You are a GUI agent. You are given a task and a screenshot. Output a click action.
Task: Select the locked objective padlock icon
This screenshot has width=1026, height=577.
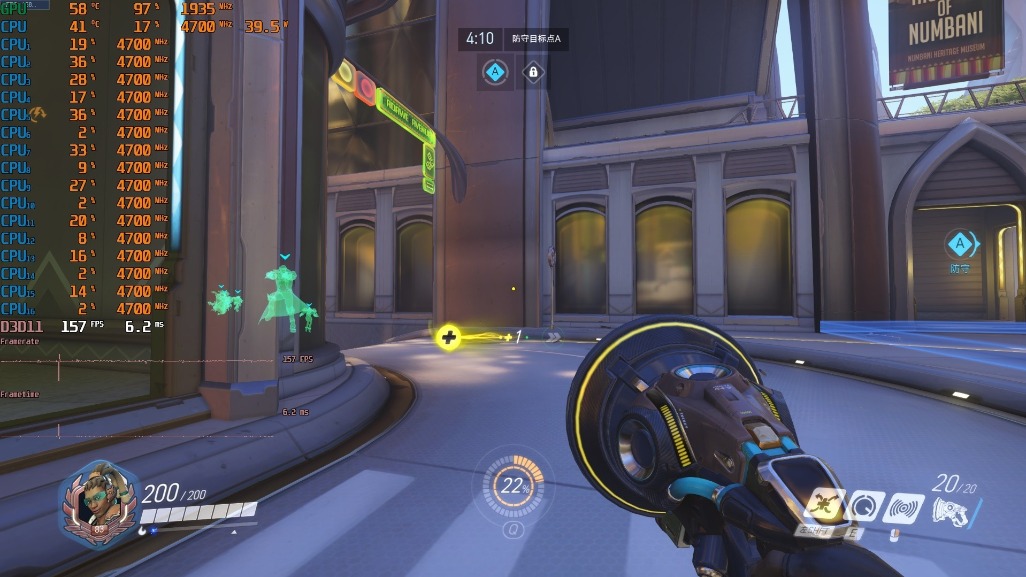click(533, 72)
